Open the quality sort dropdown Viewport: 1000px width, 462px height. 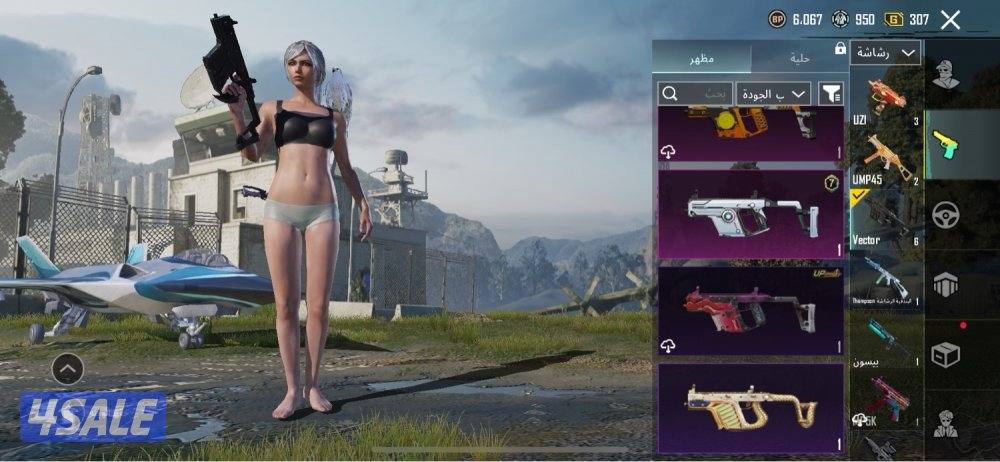click(x=773, y=93)
